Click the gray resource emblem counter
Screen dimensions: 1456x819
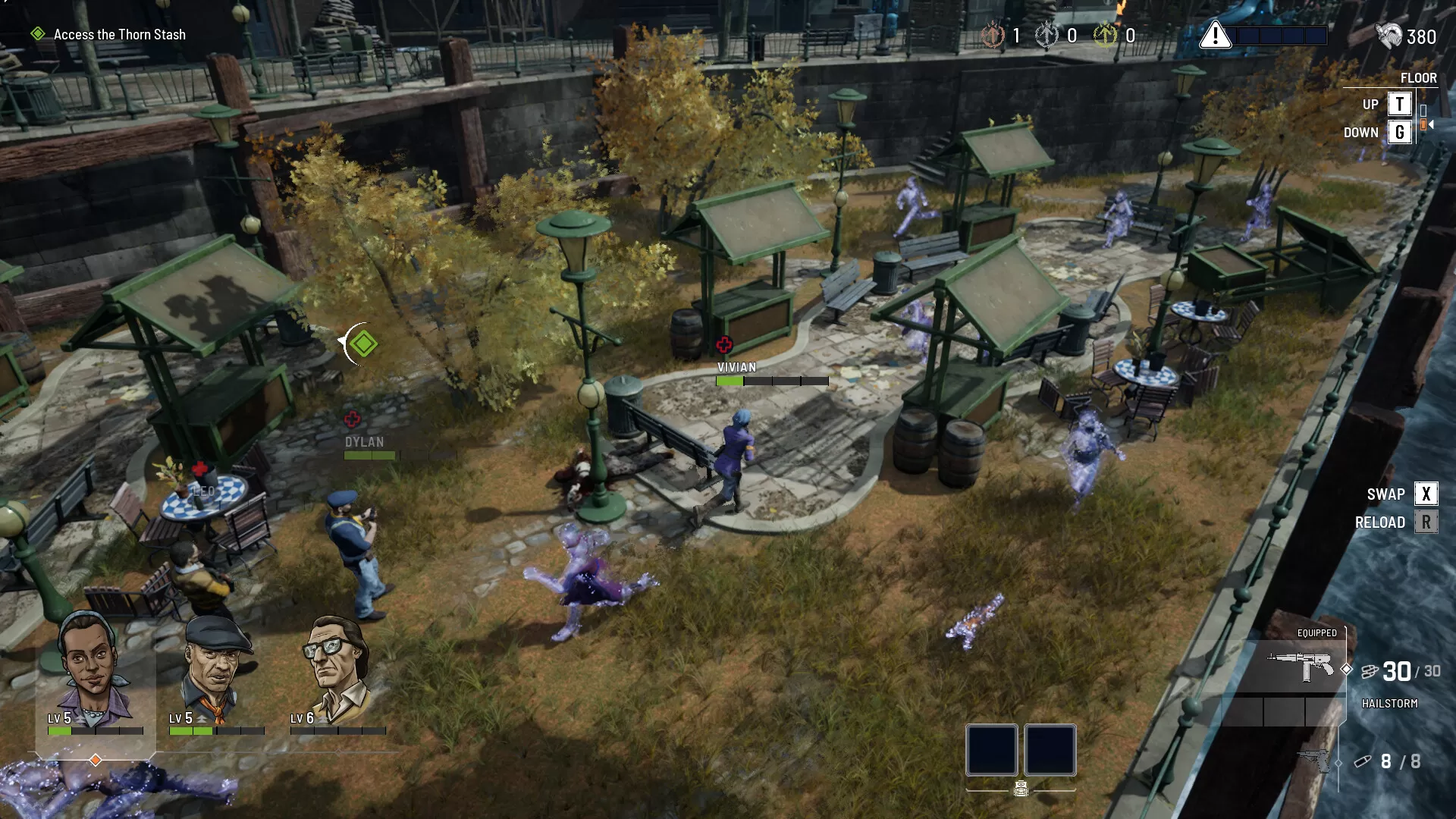pos(1047,34)
